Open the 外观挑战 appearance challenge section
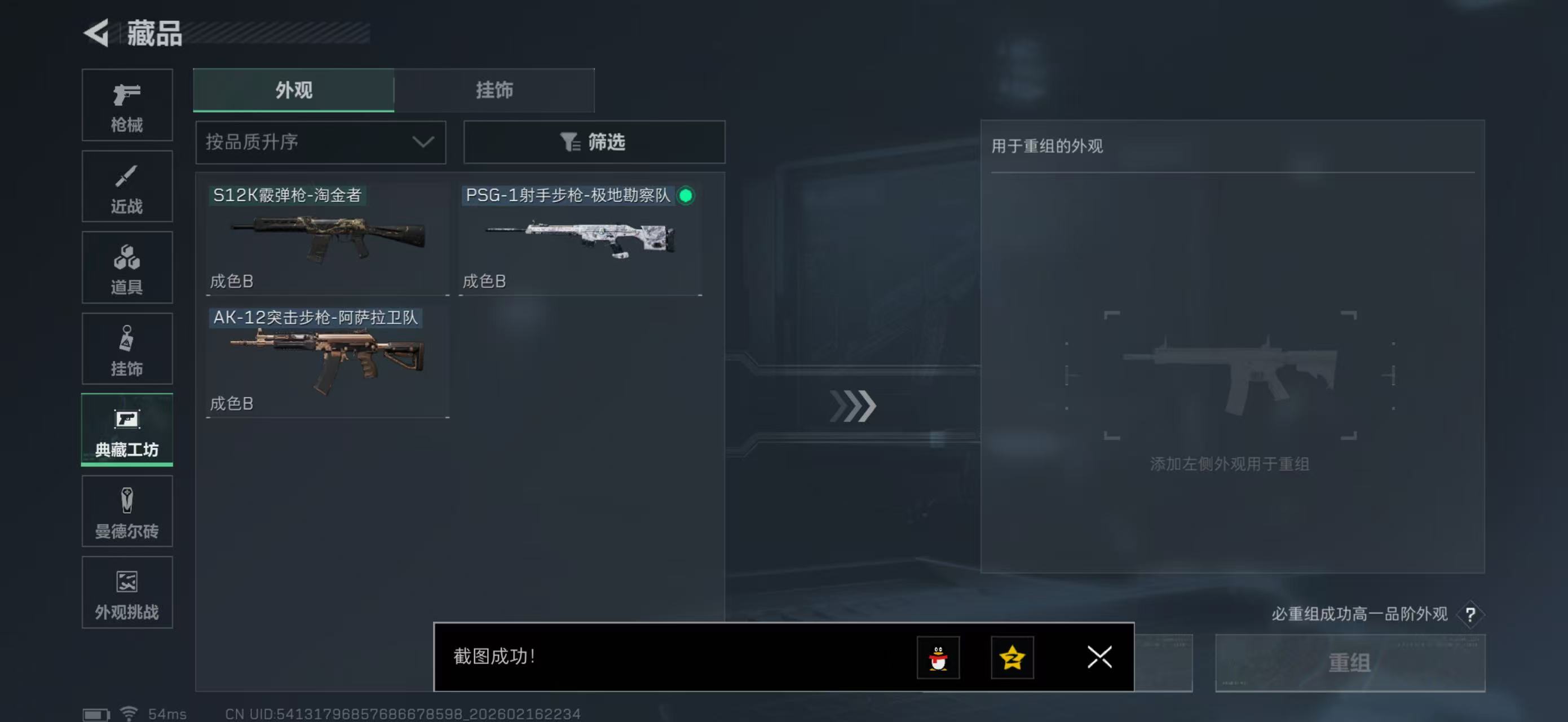Image resolution: width=1568 pixels, height=722 pixels. pyautogui.click(x=127, y=592)
